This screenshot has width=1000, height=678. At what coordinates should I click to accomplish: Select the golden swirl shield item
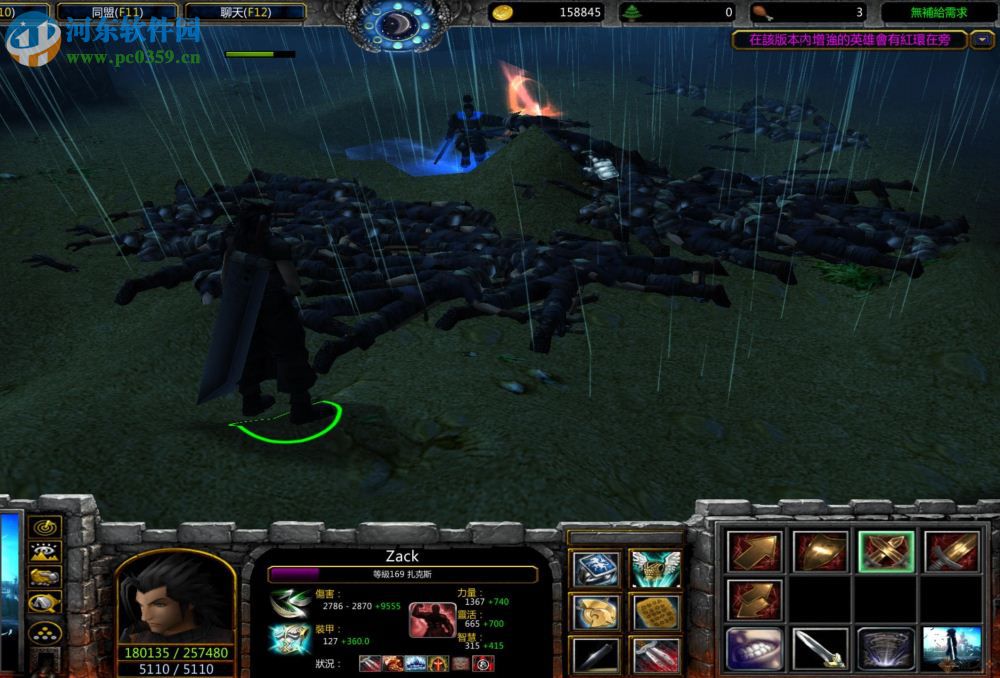595,611
